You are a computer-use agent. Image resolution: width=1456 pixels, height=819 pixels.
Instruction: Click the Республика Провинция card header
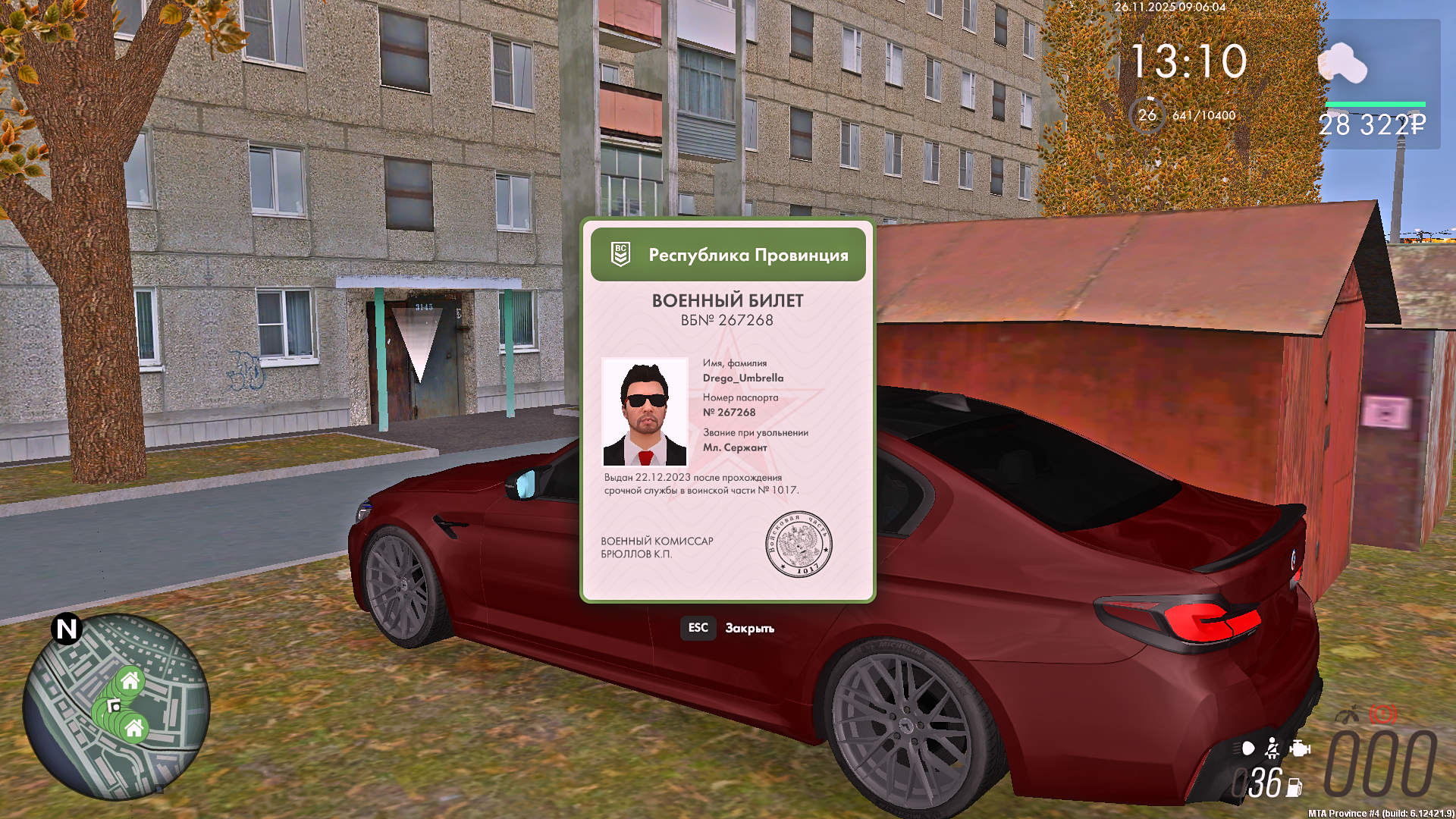click(x=728, y=255)
